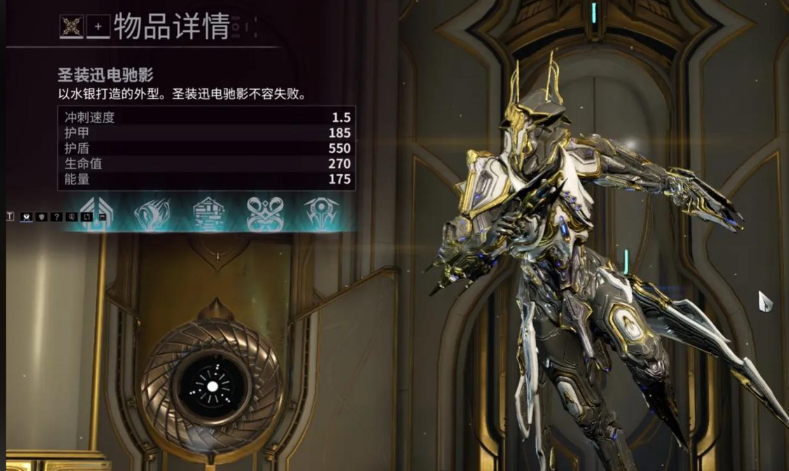The width and height of the screenshot is (789, 471).
Task: Click the small T icon
Action: pos(11,215)
